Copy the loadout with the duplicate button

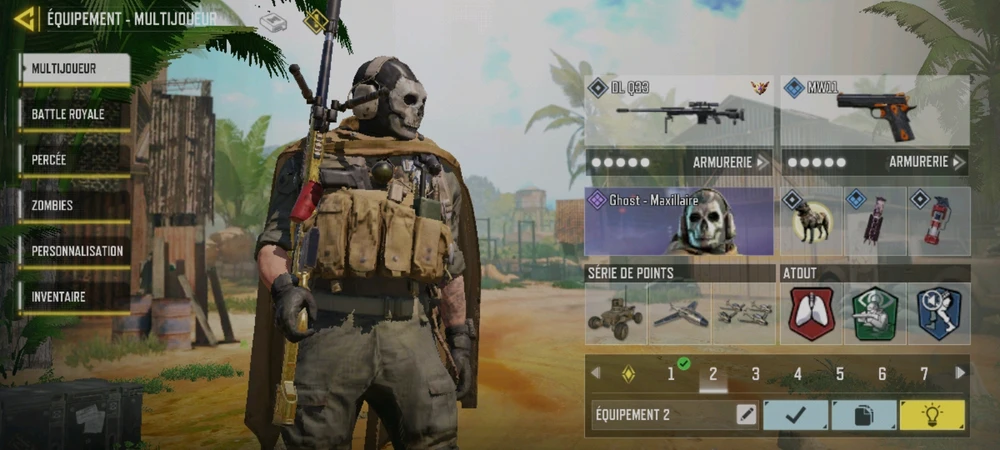pos(864,415)
